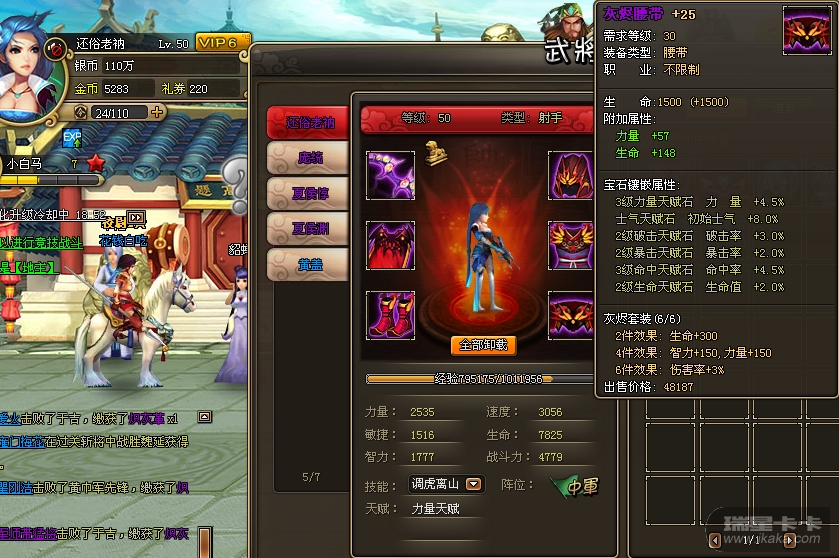Screen dimensions: 839x558
Task: Select the red chest armor slot
Action: (x=572, y=246)
